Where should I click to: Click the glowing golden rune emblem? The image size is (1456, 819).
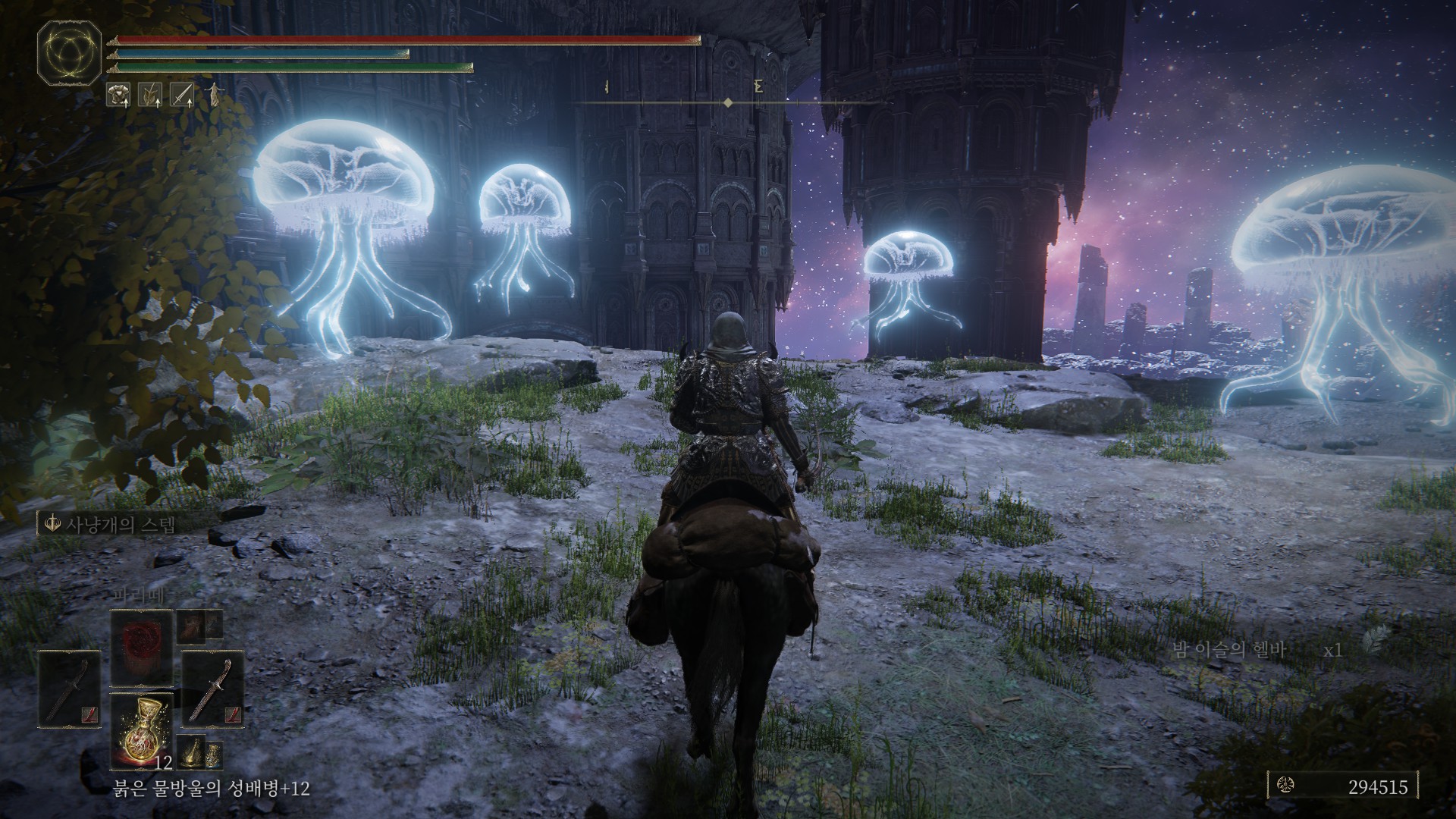pyautogui.click(x=69, y=52)
